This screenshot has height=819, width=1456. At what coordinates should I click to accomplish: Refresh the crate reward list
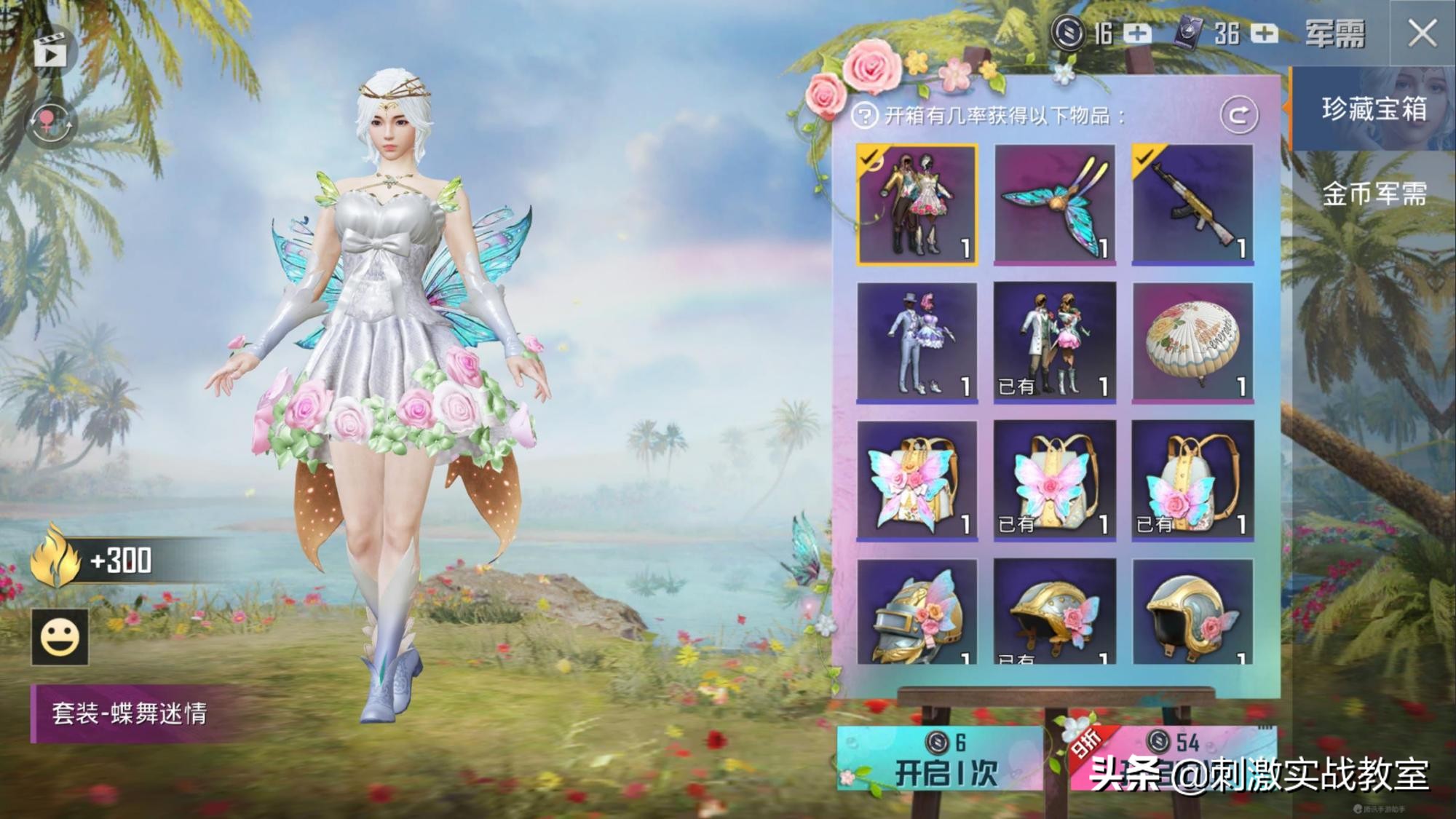(1238, 115)
